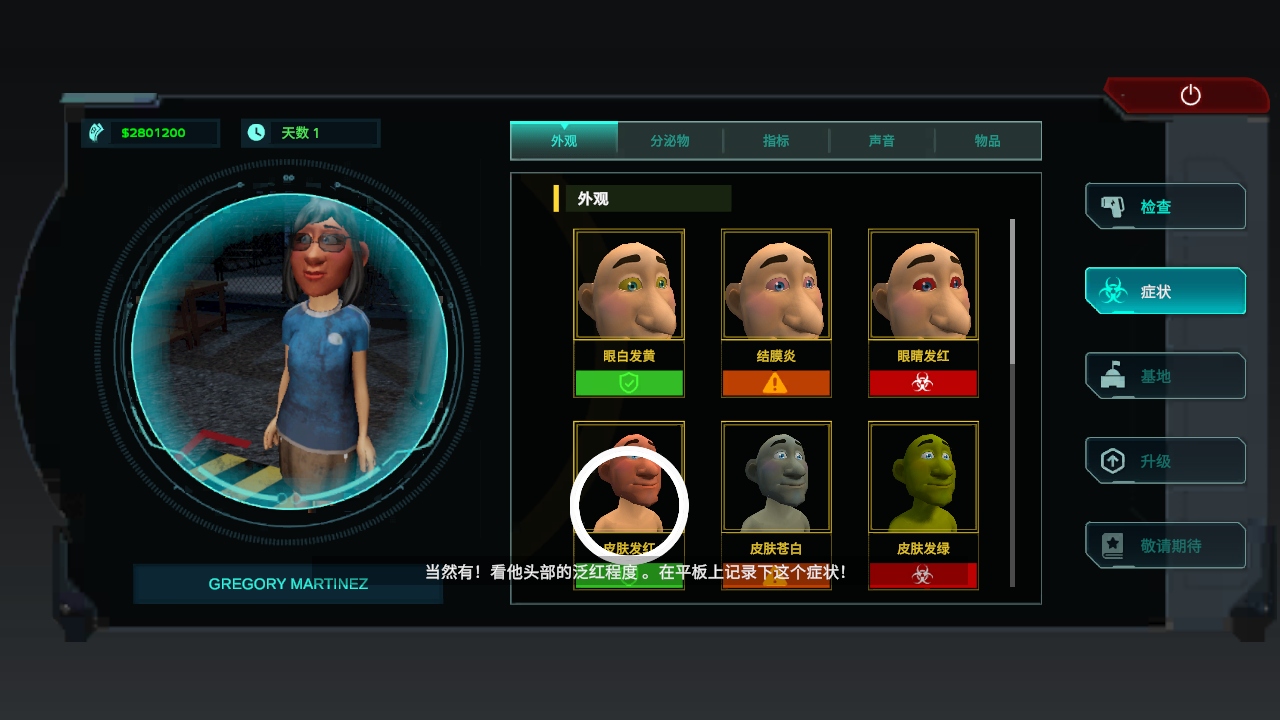
Task: Choose the 结膜炎 symptom card
Action: [x=776, y=312]
